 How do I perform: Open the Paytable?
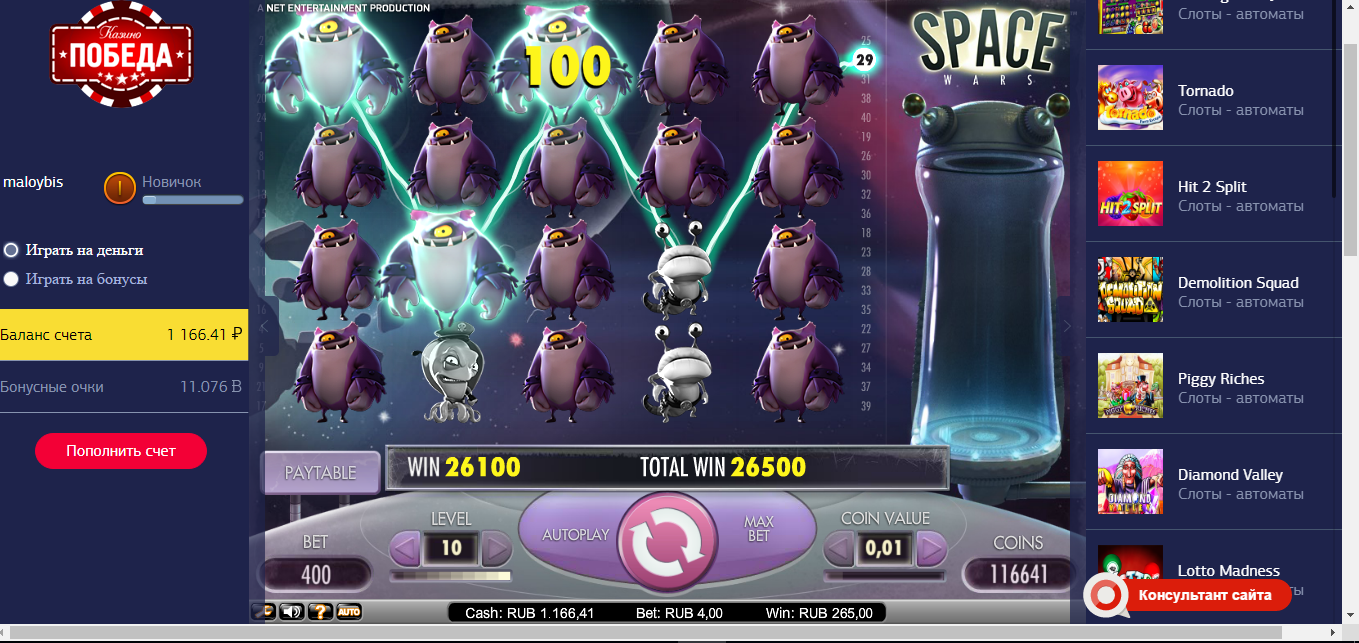[321, 472]
